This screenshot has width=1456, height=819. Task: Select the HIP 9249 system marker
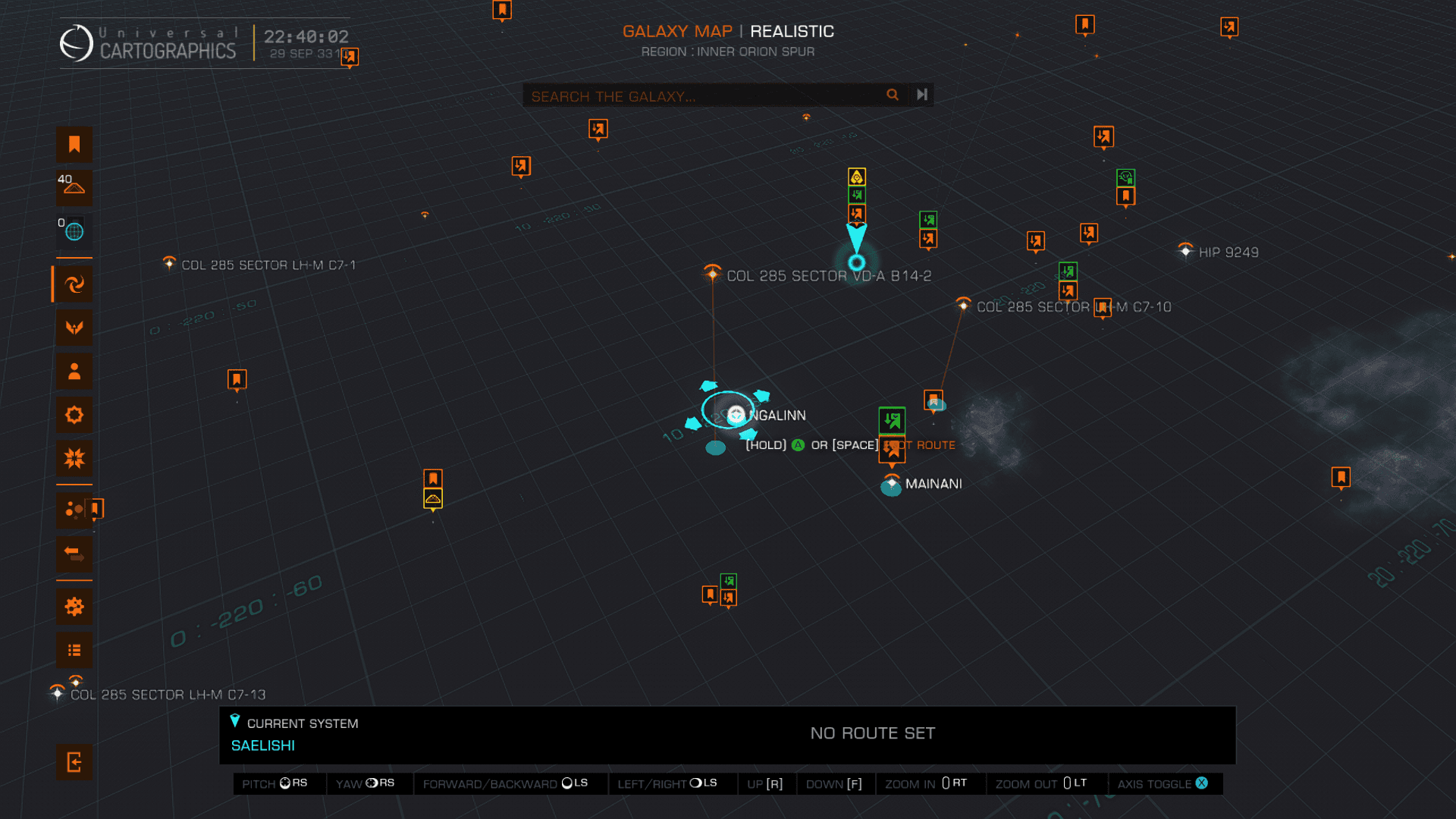pos(1186,251)
